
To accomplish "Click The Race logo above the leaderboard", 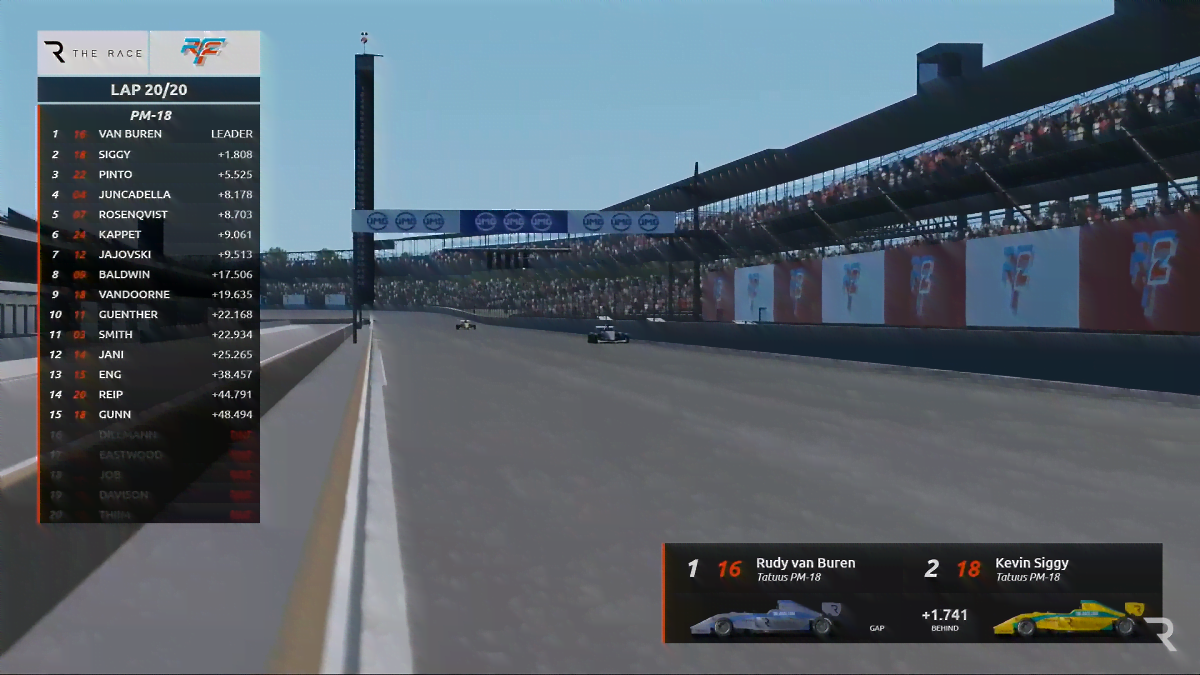I will 94,53.
